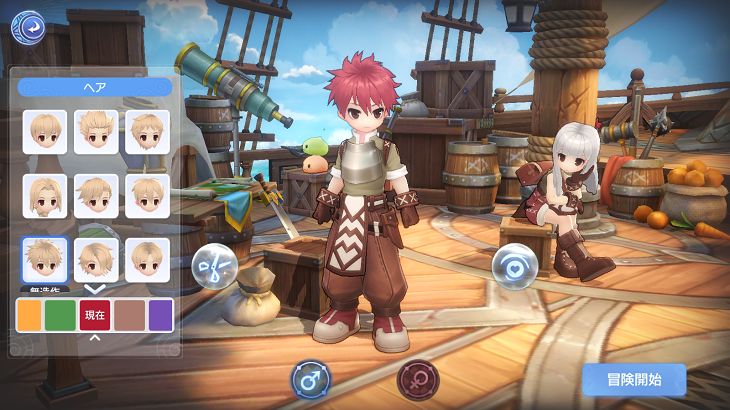Click the ヘア panel header
The width and height of the screenshot is (730, 410).
[95, 87]
